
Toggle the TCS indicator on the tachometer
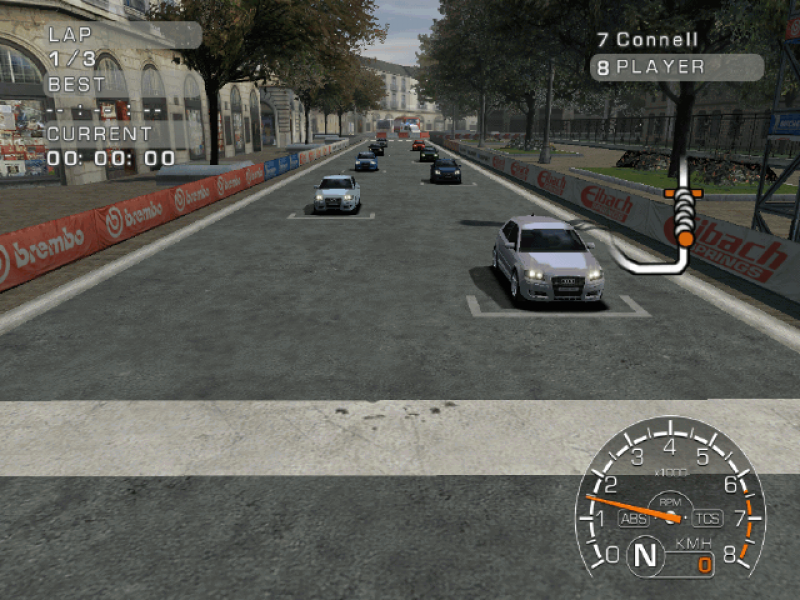[x=707, y=518]
